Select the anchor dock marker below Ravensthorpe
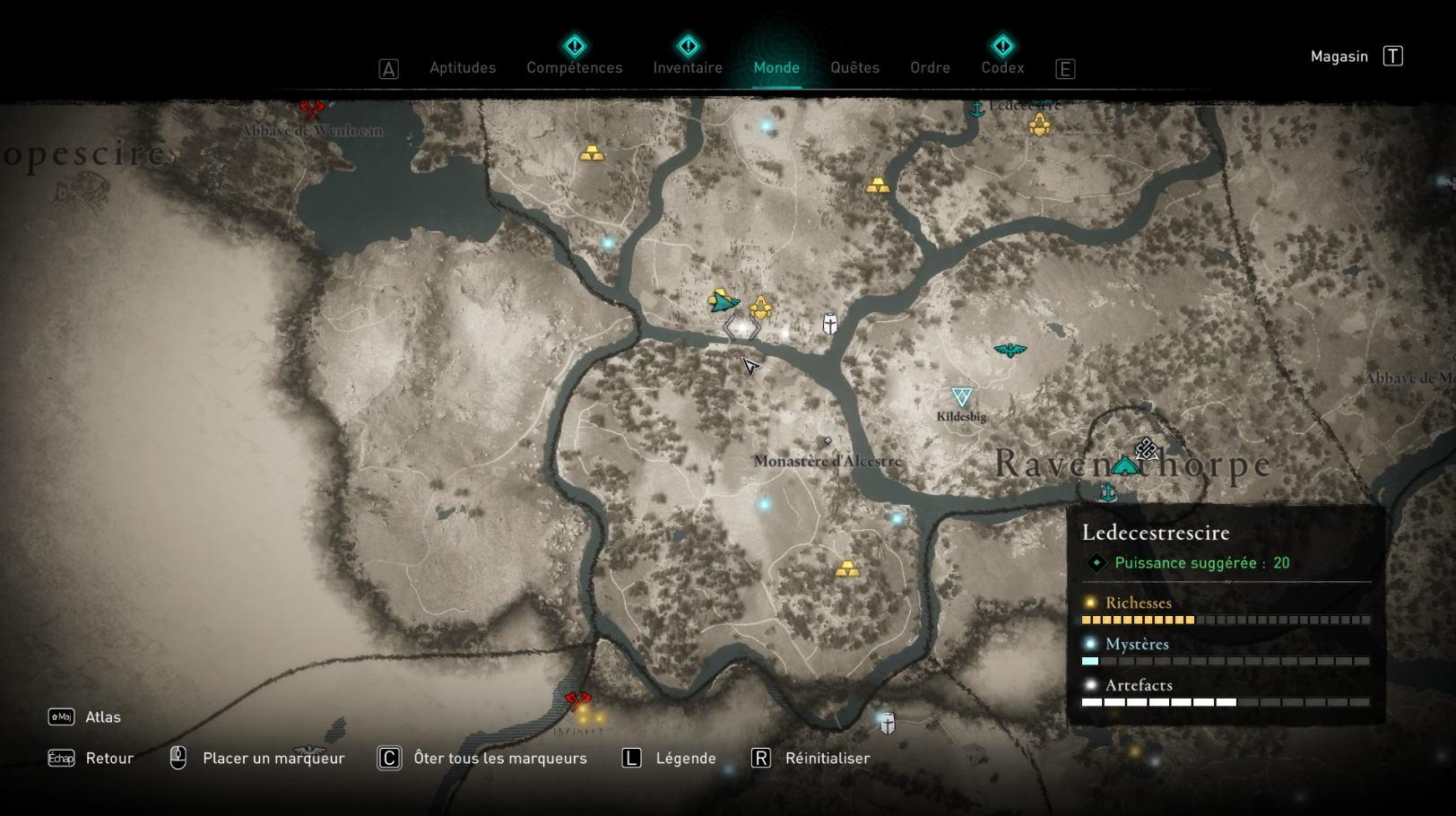This screenshot has width=1456, height=816. click(1108, 492)
